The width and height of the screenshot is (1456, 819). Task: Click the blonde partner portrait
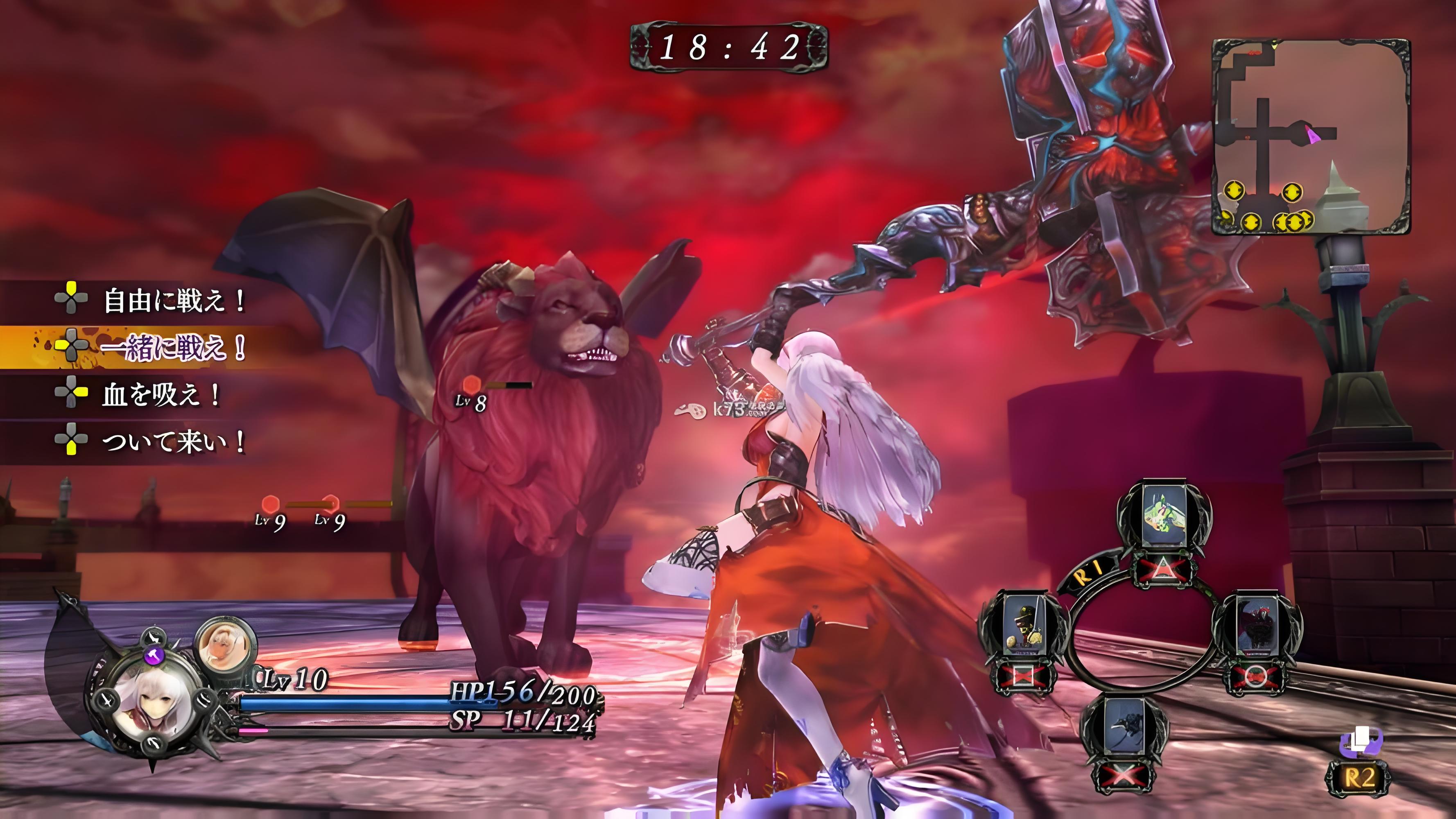click(226, 645)
